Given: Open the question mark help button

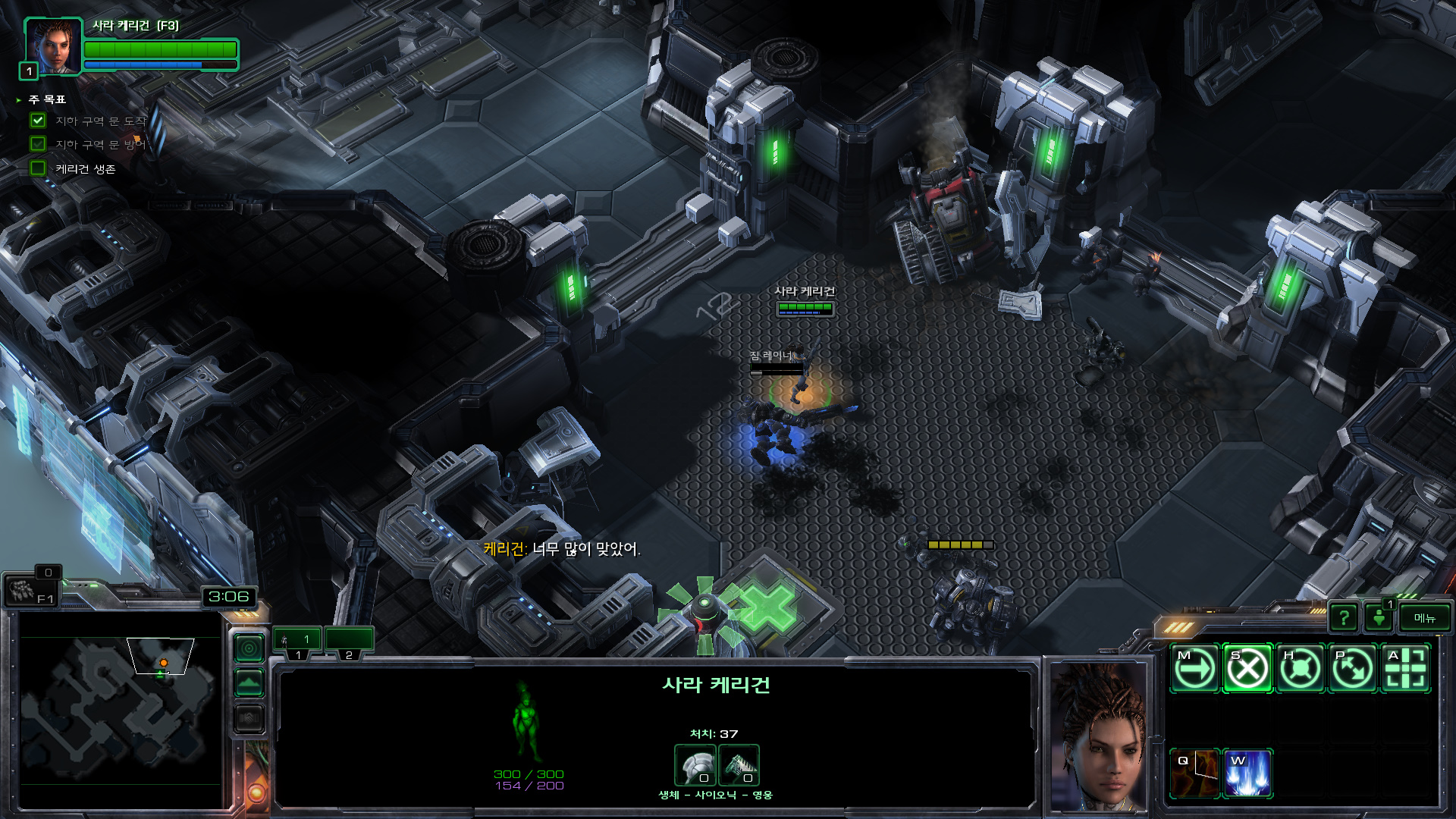Looking at the screenshot, I should (x=1344, y=618).
